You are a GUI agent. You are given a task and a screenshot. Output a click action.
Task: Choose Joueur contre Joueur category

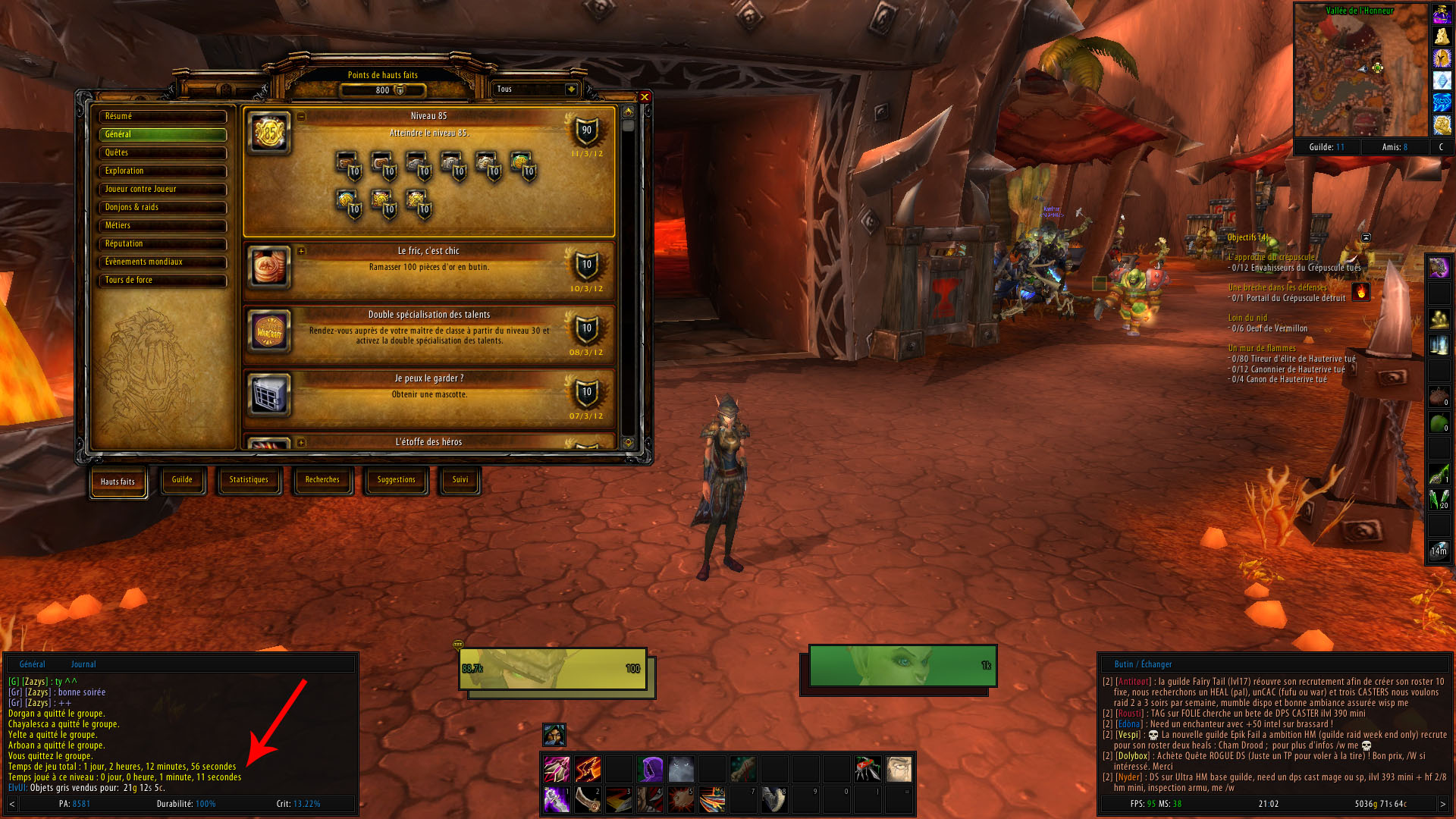(162, 189)
